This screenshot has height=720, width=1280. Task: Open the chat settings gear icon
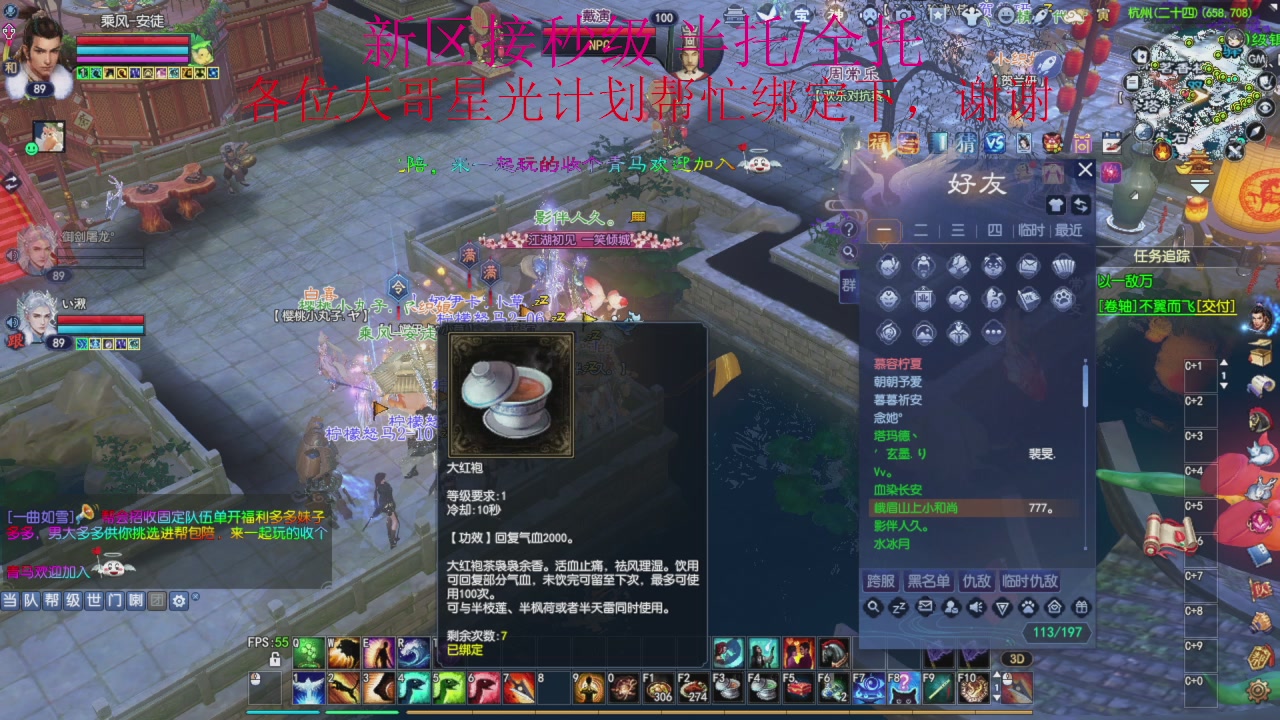coord(178,601)
